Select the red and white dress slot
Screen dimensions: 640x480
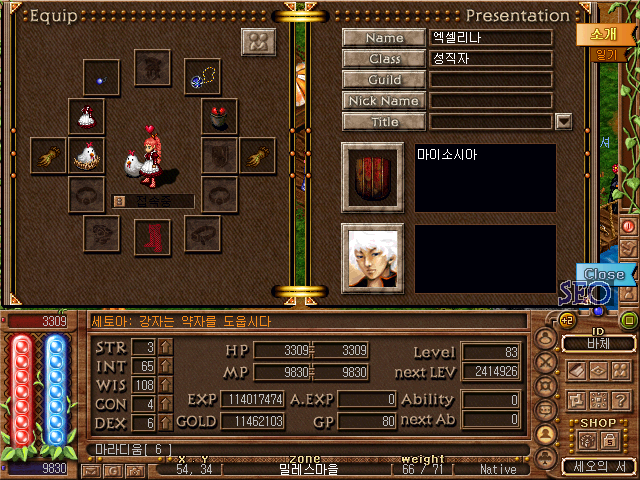coord(86,116)
